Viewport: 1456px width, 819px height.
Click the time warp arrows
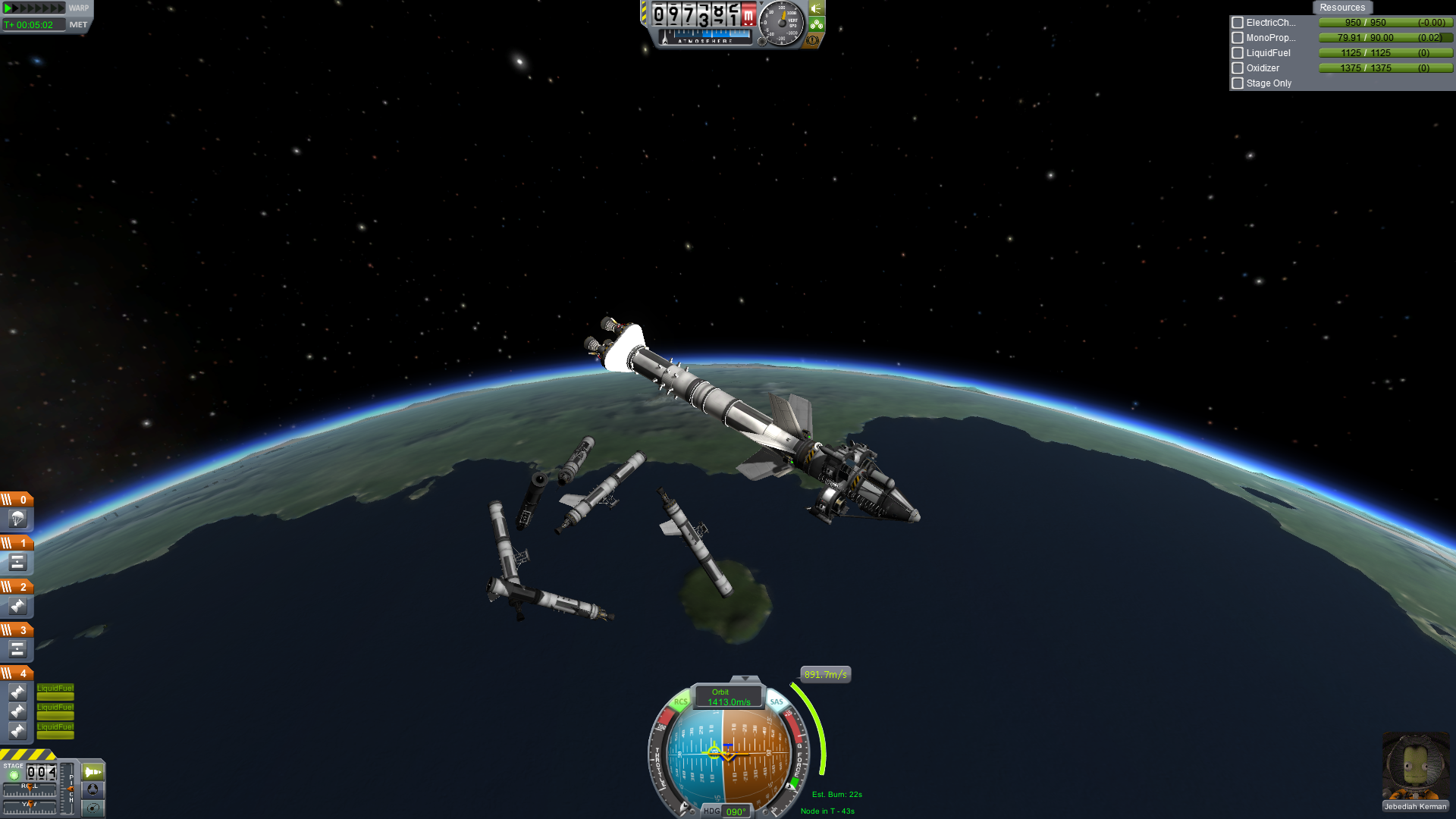[x=35, y=8]
